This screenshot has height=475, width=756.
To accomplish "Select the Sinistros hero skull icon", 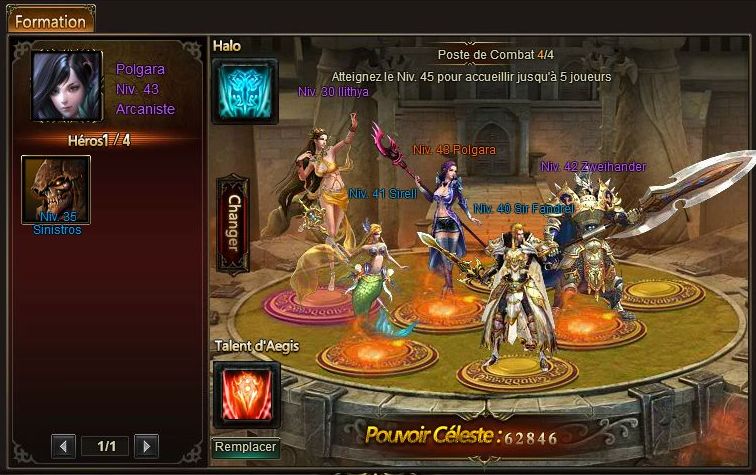I will [56, 188].
